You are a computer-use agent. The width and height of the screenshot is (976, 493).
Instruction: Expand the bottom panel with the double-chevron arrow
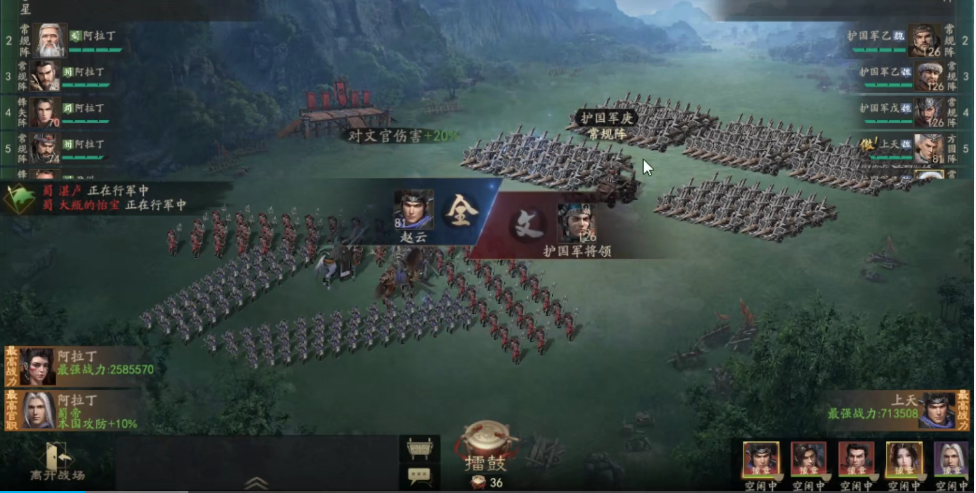(x=256, y=482)
